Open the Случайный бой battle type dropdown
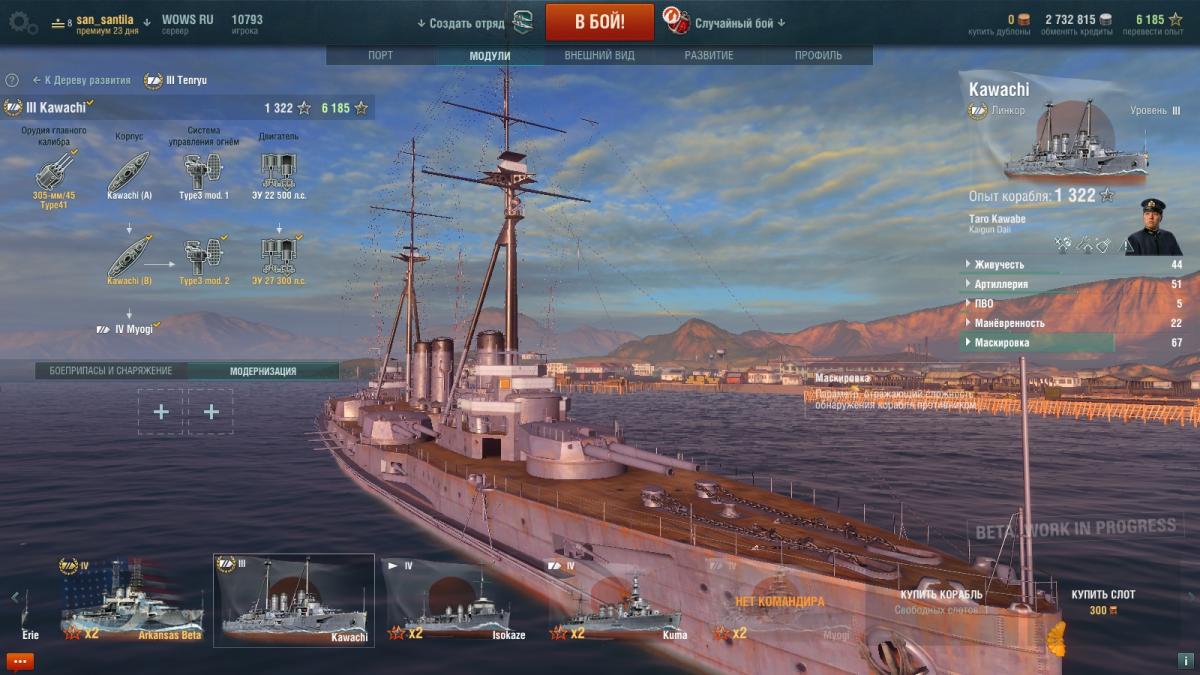This screenshot has height=675, width=1200. [738, 23]
